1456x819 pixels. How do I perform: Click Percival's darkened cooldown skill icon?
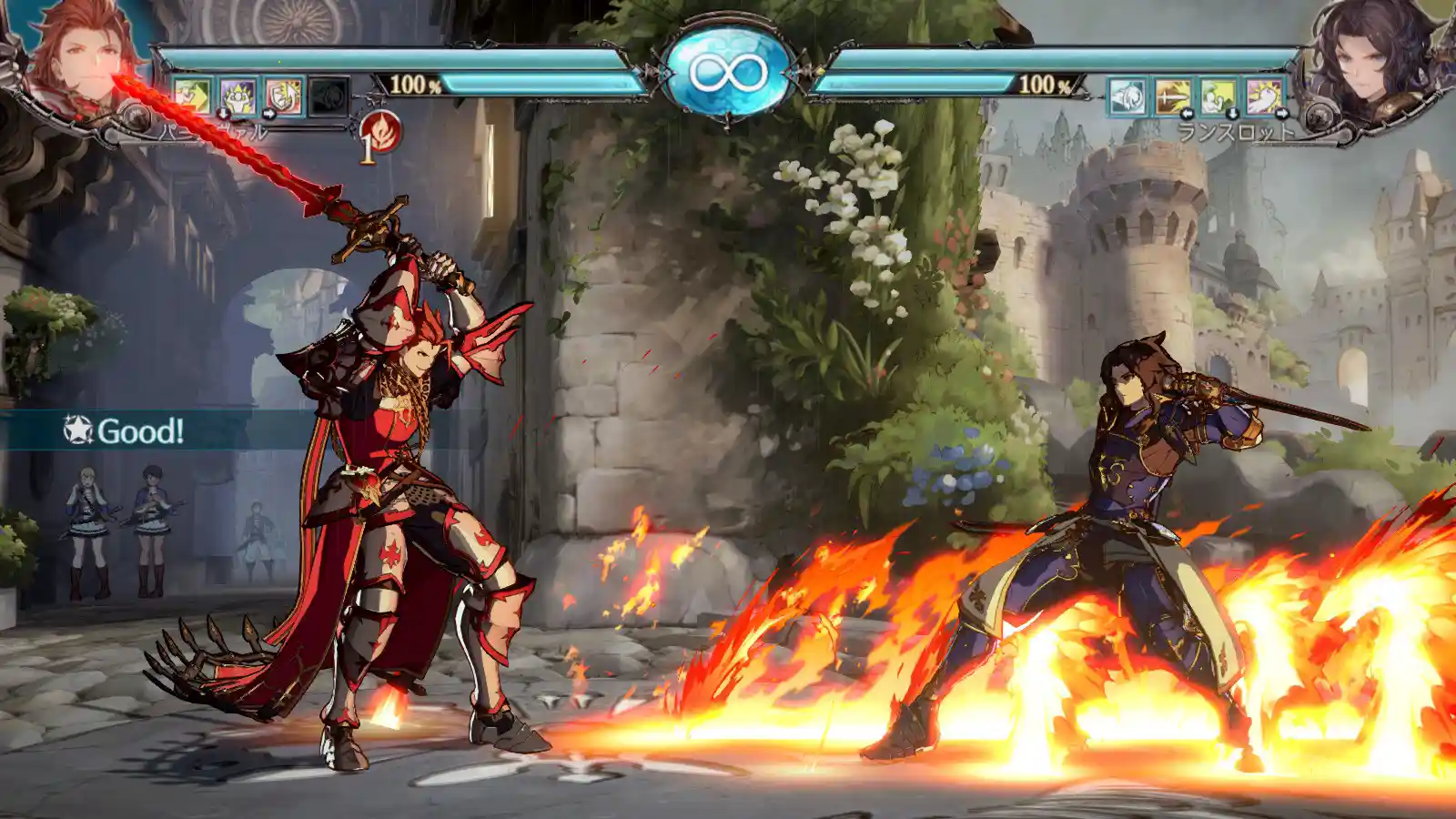pyautogui.click(x=329, y=96)
